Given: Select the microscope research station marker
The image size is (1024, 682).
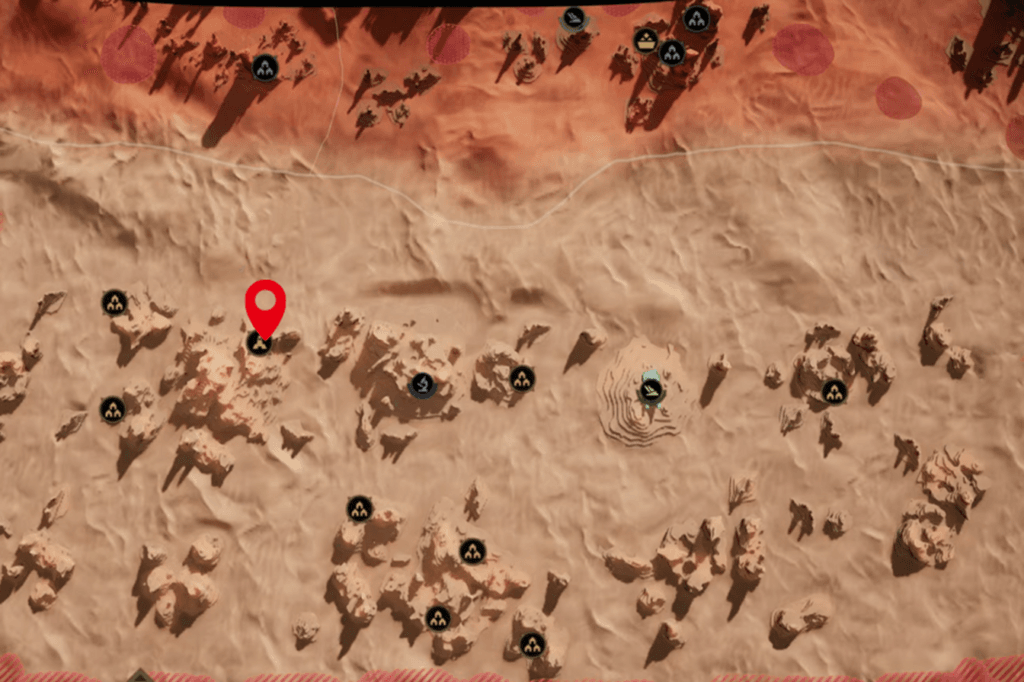Looking at the screenshot, I should (x=423, y=384).
